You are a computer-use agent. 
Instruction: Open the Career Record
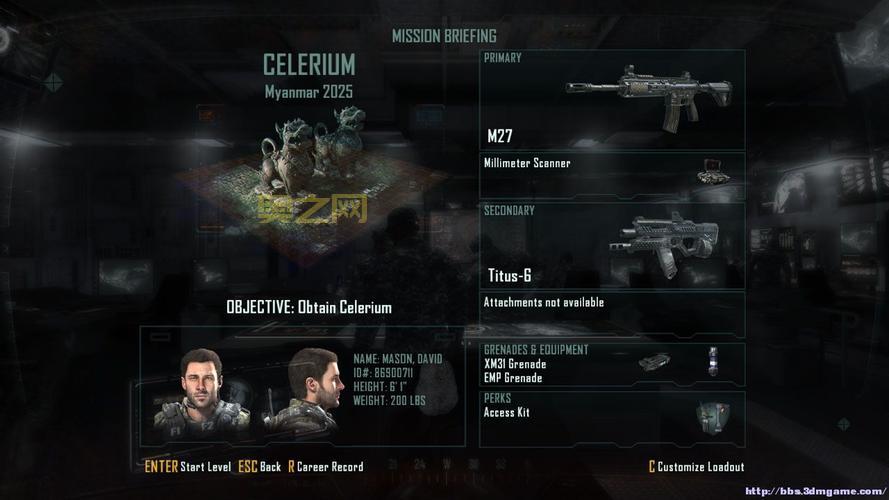pos(326,467)
